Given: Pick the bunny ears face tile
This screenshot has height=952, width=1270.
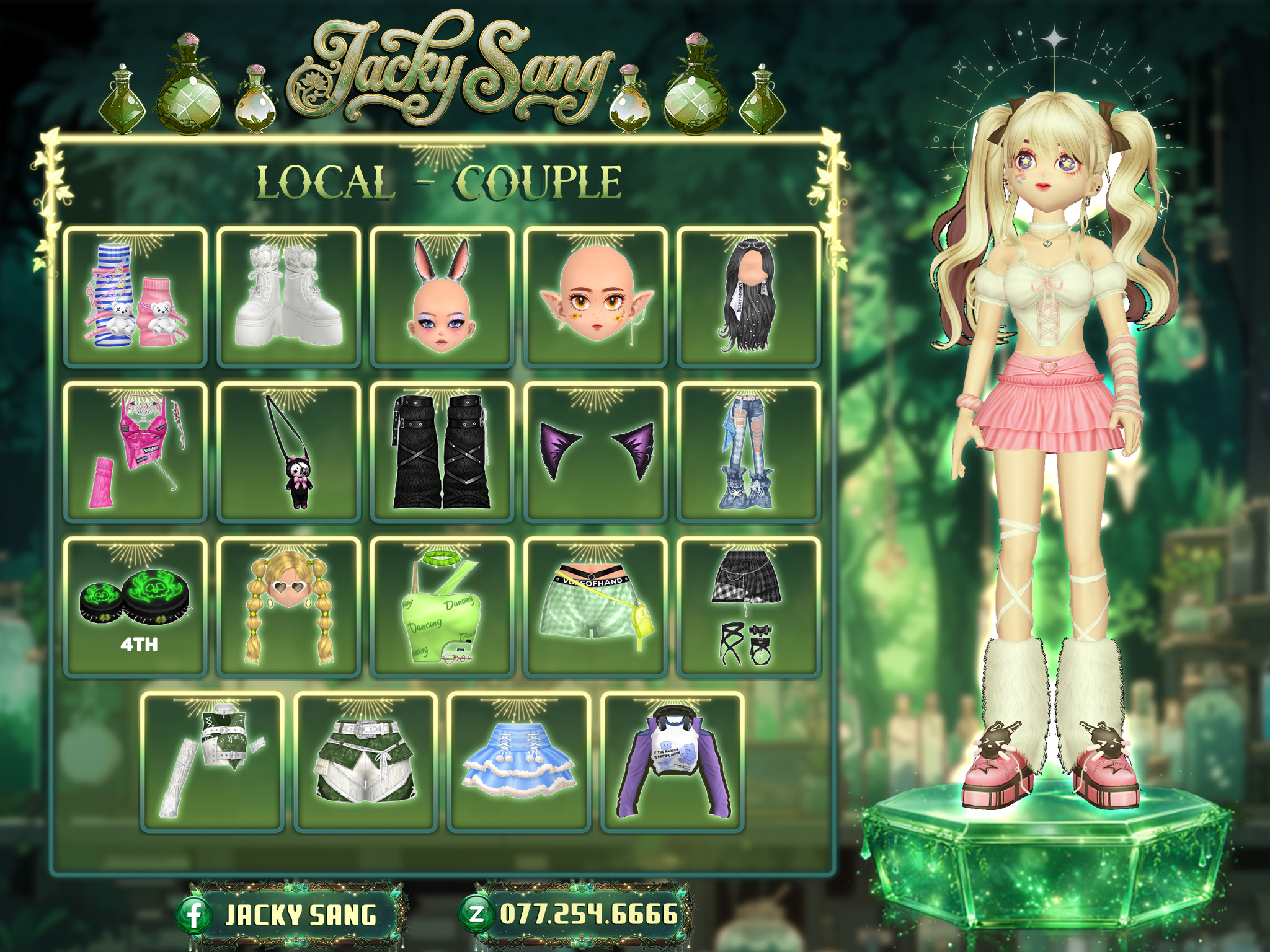Looking at the screenshot, I should pyautogui.click(x=442, y=297).
